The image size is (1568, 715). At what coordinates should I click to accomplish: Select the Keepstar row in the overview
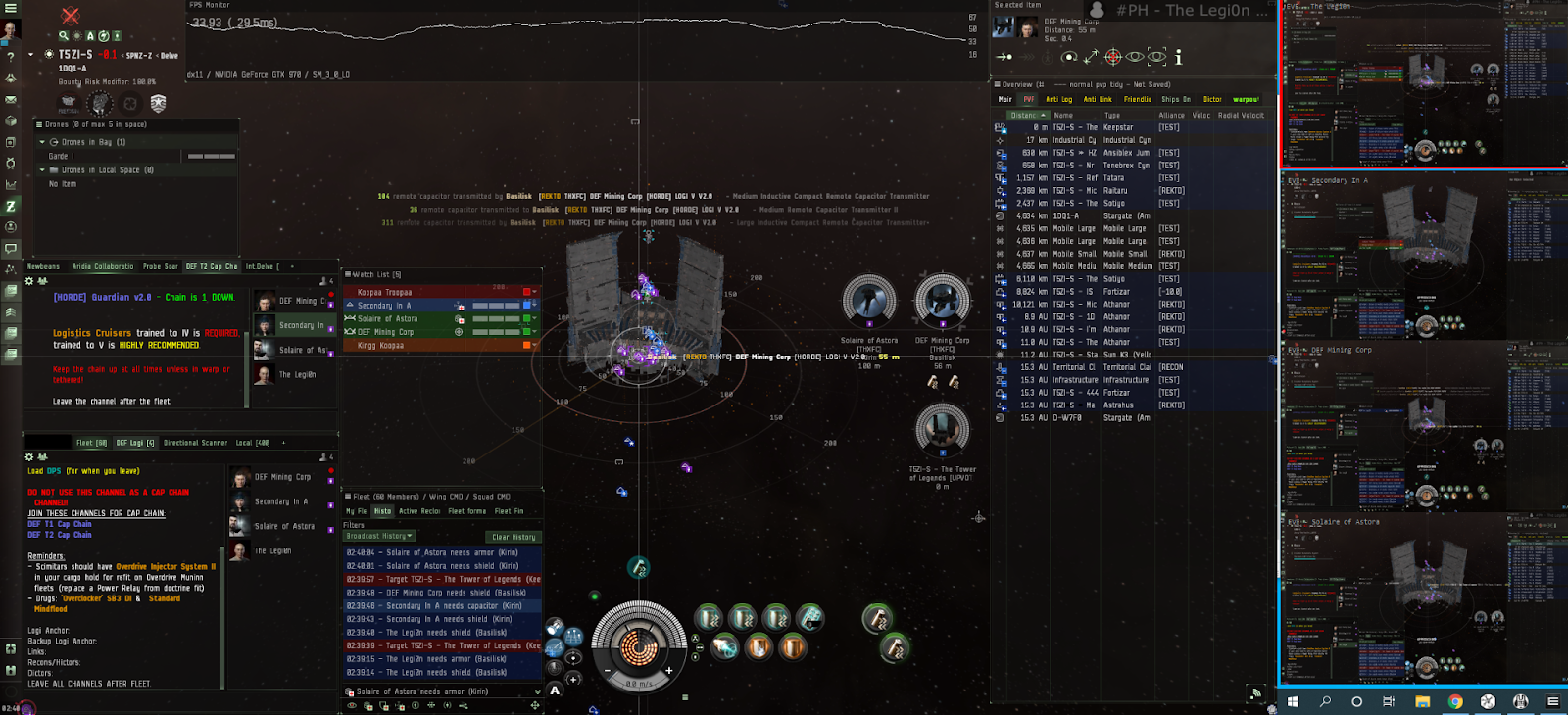(1117, 127)
